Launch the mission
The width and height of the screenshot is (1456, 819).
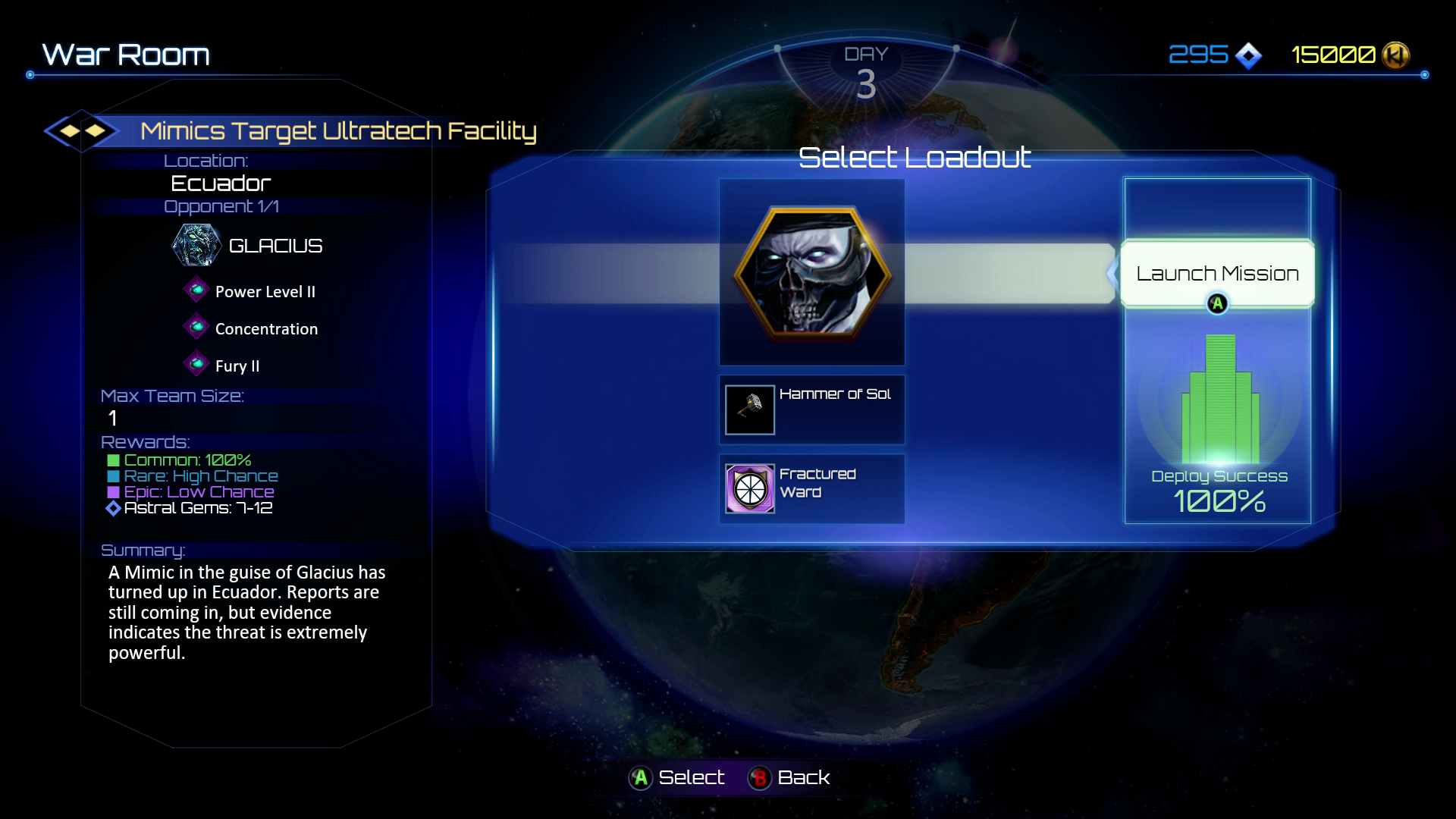(x=1217, y=274)
